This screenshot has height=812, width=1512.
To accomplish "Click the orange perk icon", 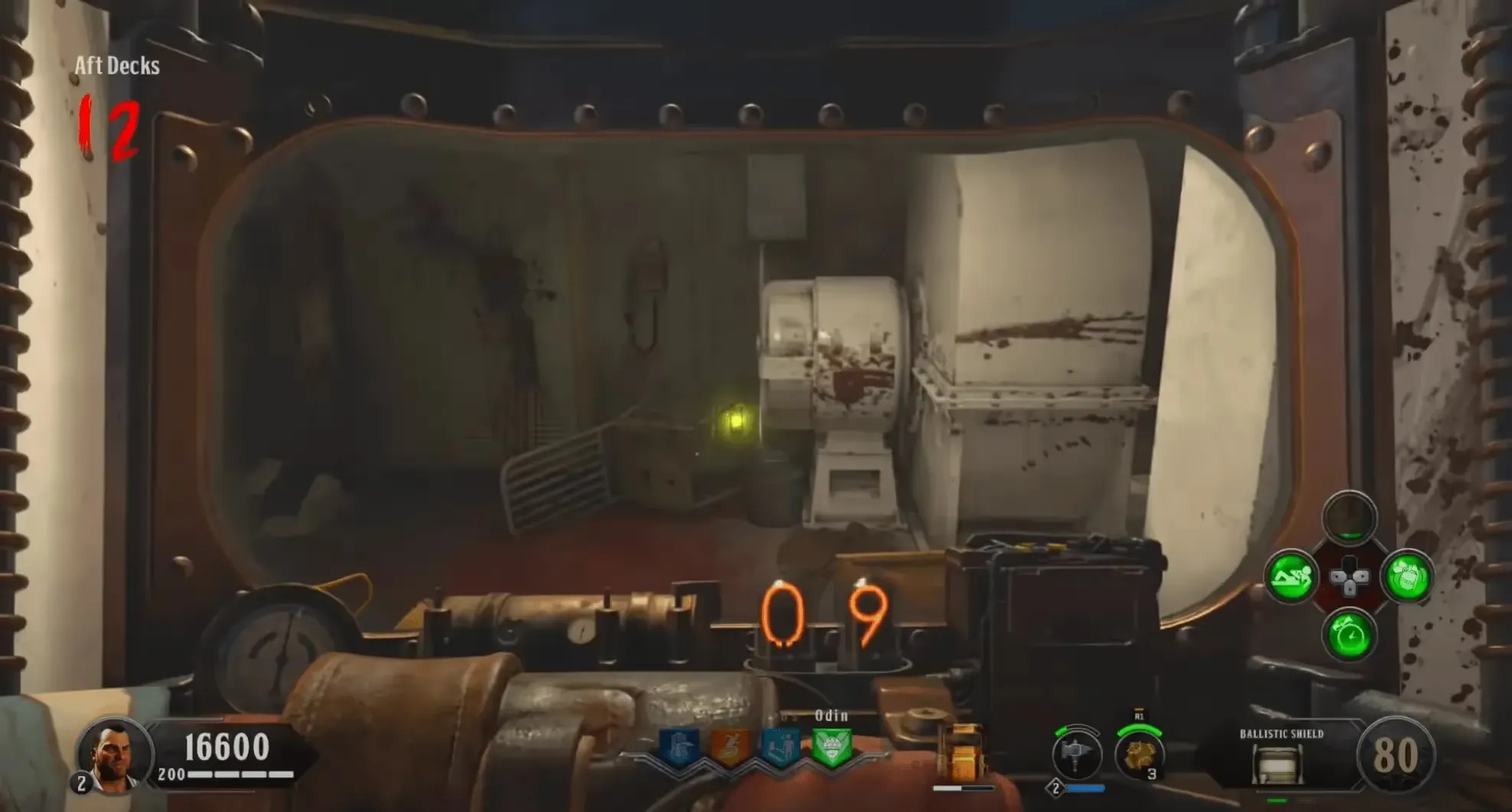I will (x=729, y=746).
